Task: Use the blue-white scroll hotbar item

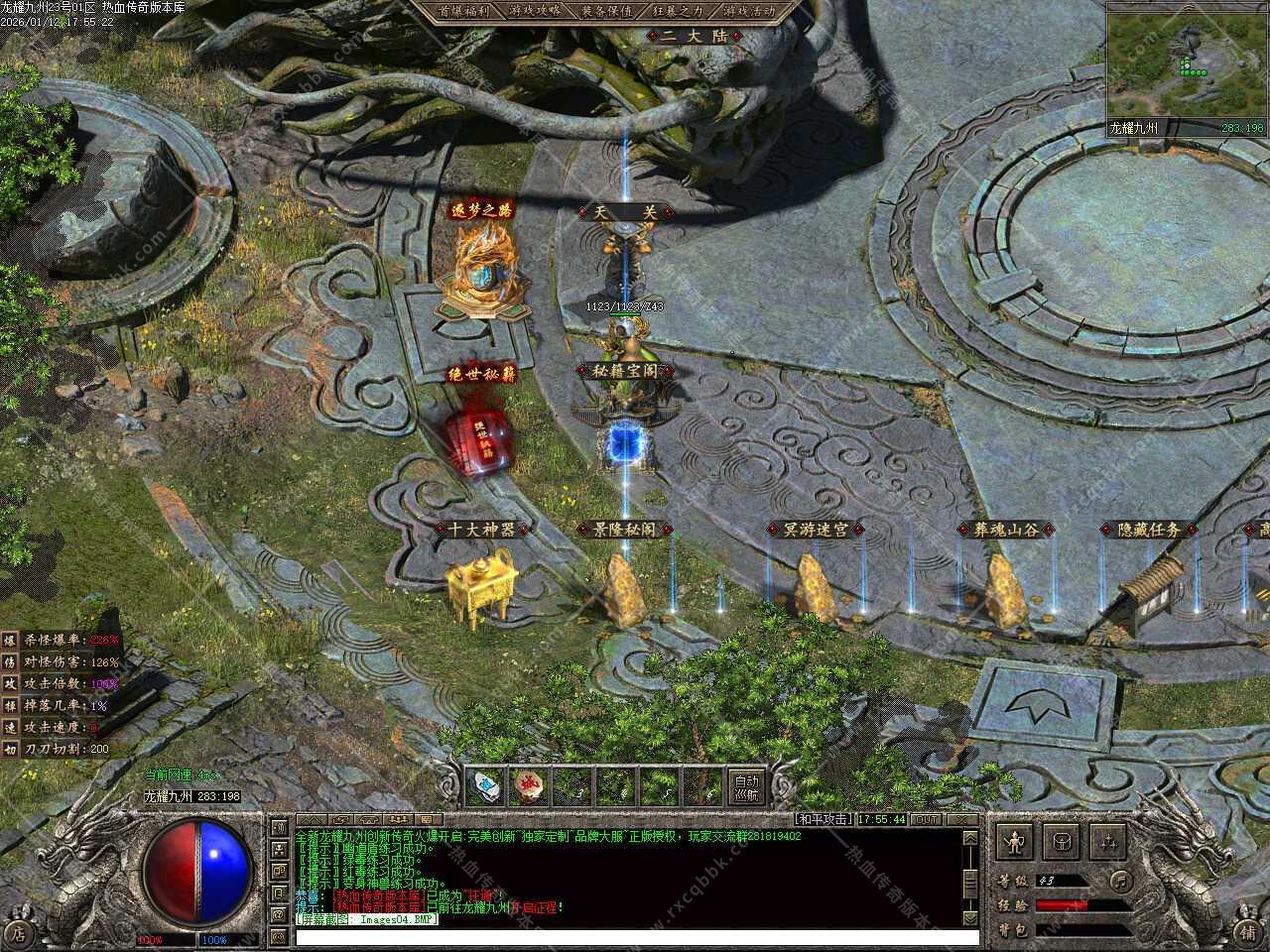Action: pyautogui.click(x=486, y=786)
